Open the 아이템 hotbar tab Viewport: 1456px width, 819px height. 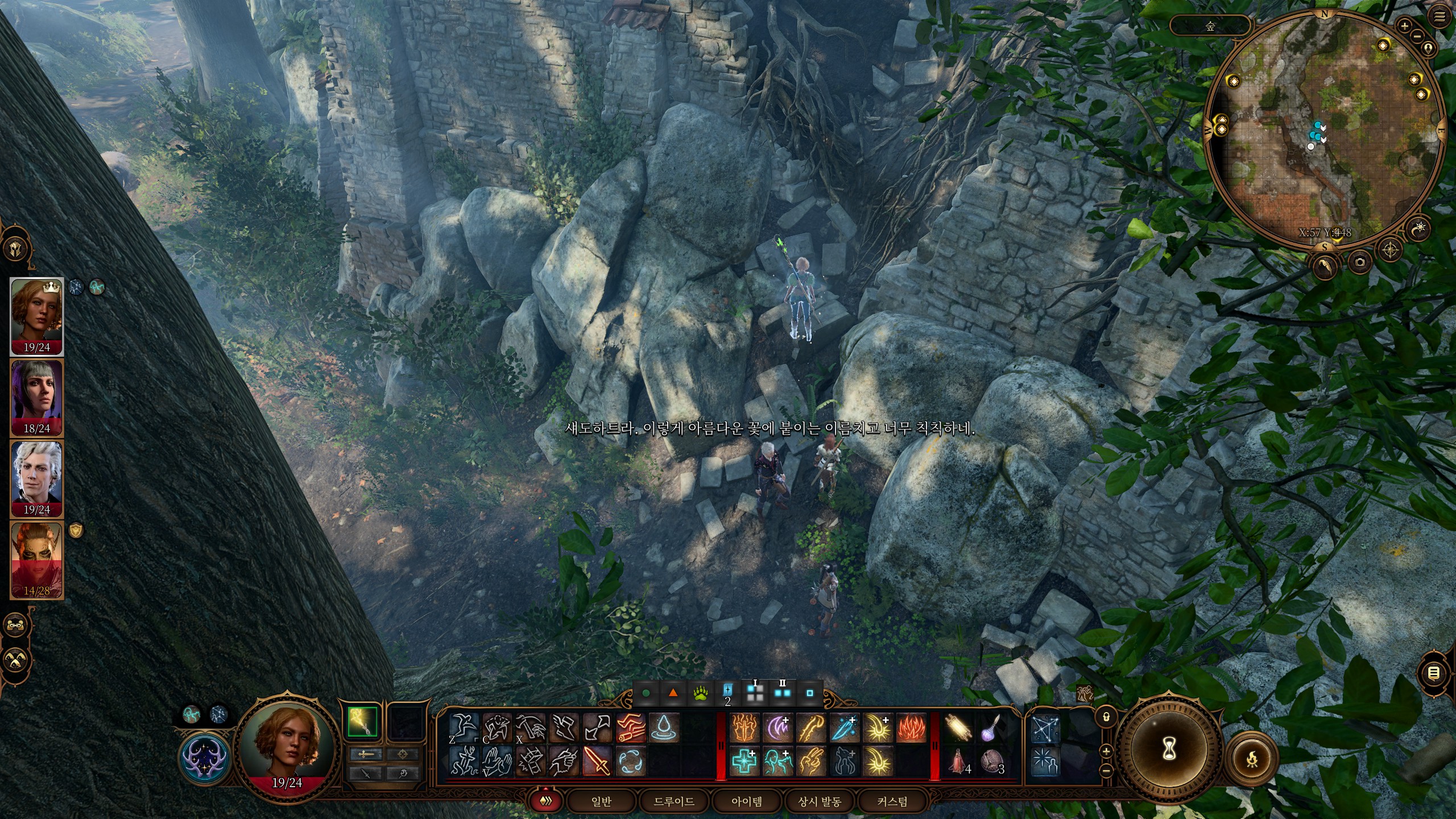point(747,801)
